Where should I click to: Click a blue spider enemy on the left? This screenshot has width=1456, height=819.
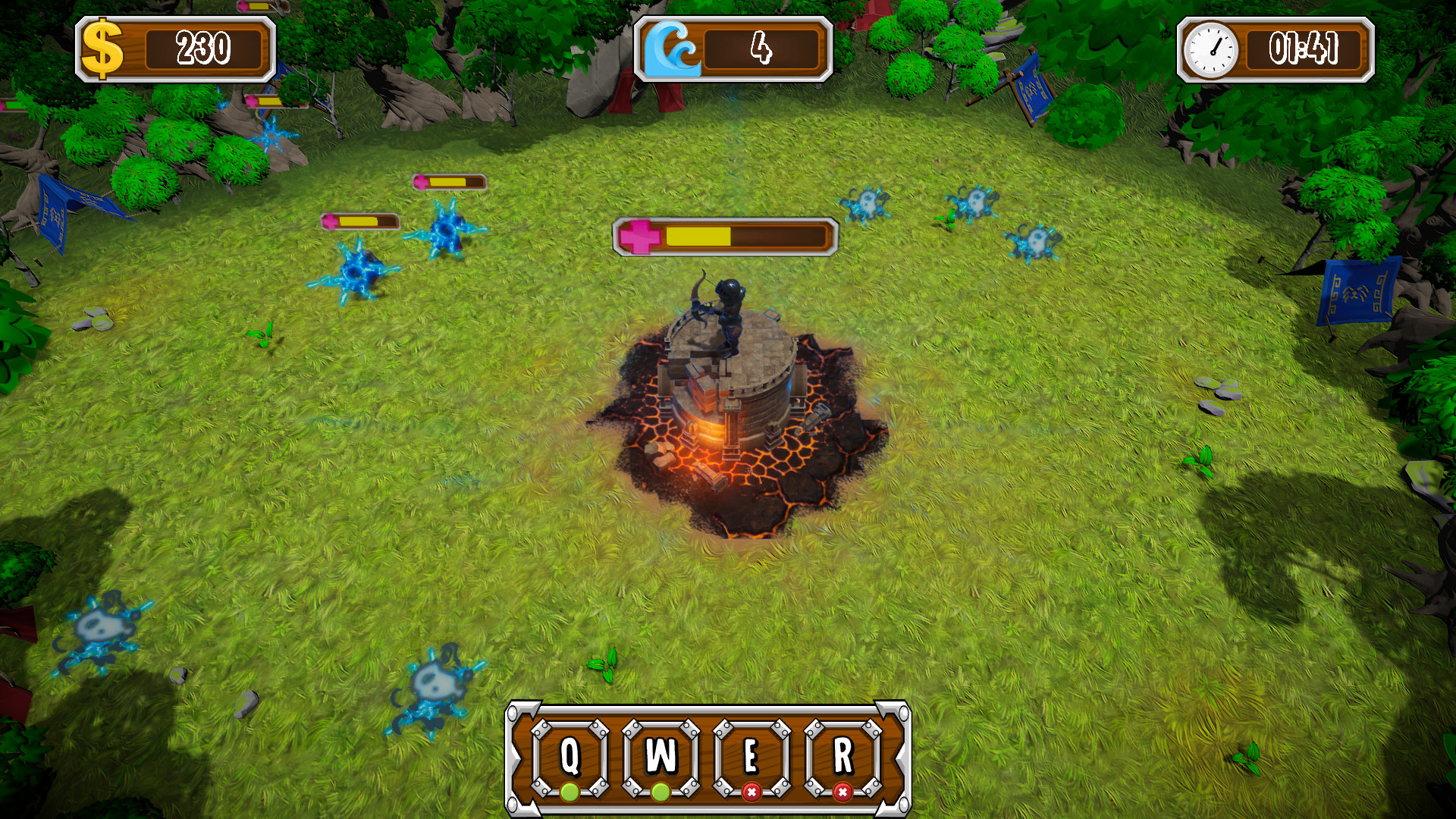(357, 271)
